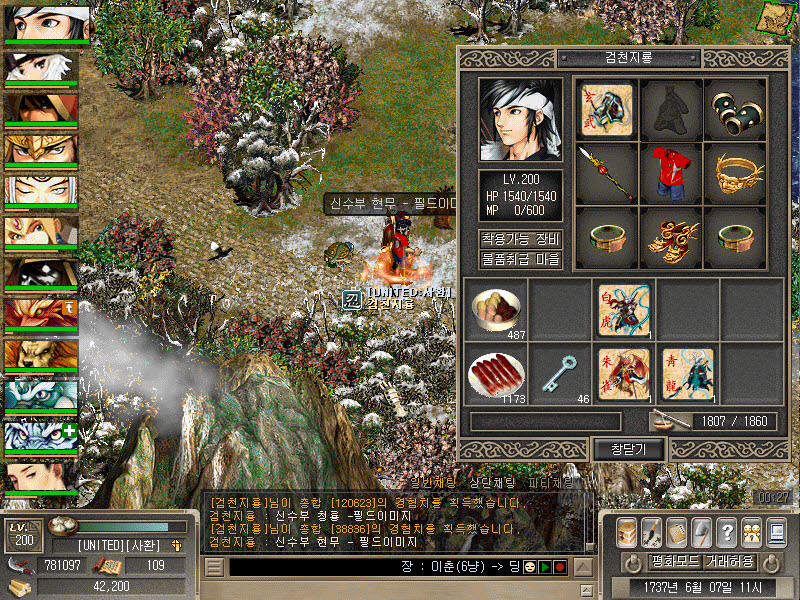Open help with the question mark icon
The height and width of the screenshot is (600, 800).
[727, 531]
